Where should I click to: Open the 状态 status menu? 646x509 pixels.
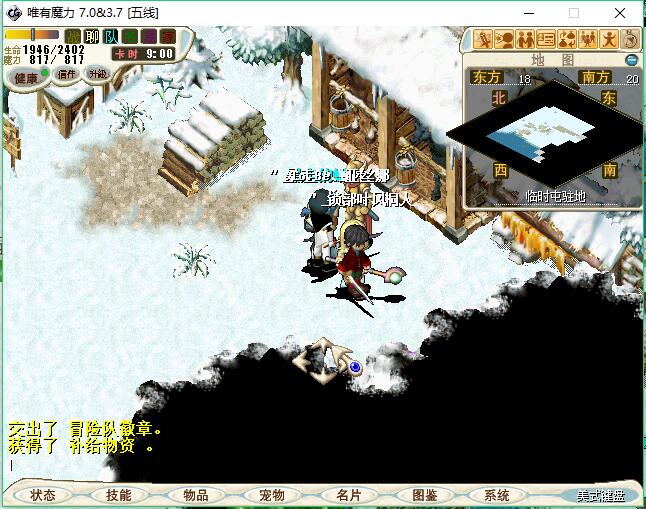[43, 495]
